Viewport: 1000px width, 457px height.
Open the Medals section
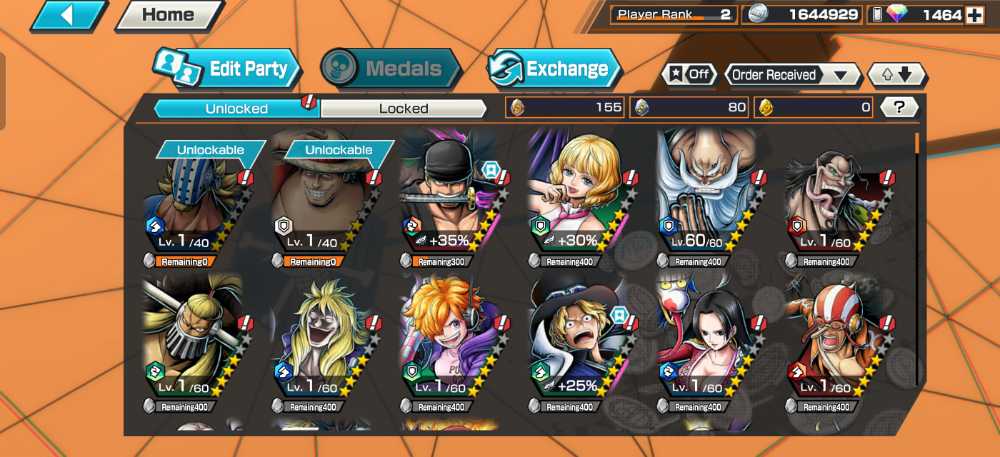[x=390, y=69]
